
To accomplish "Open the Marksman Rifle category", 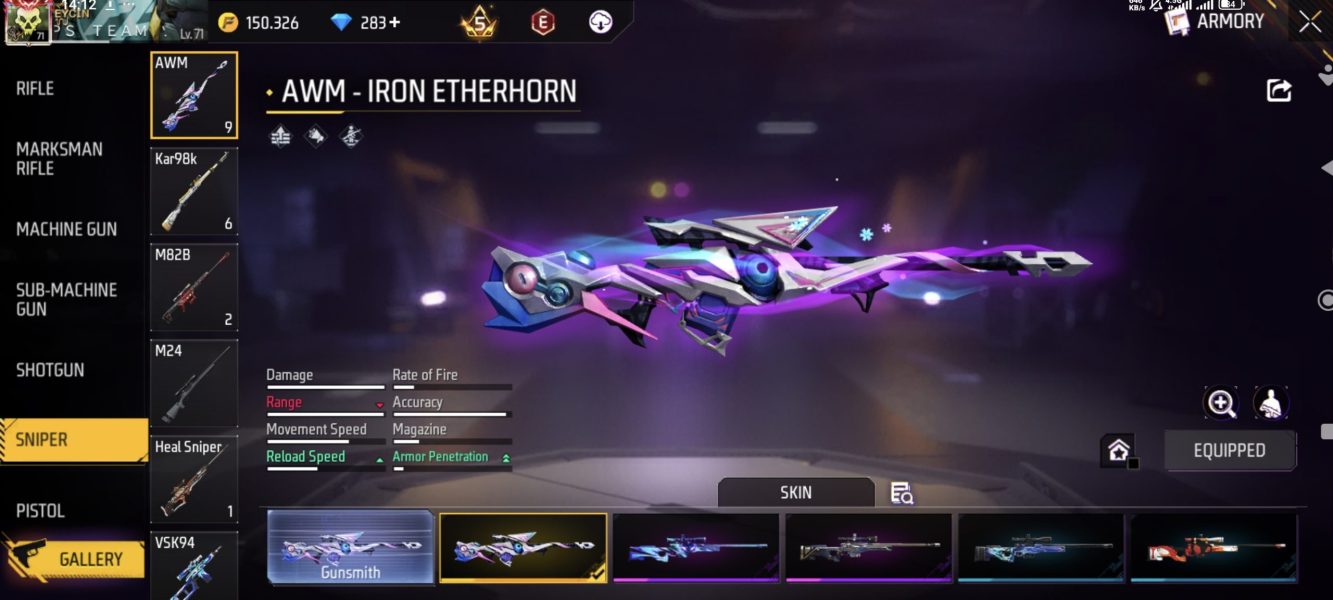I will click(59, 158).
